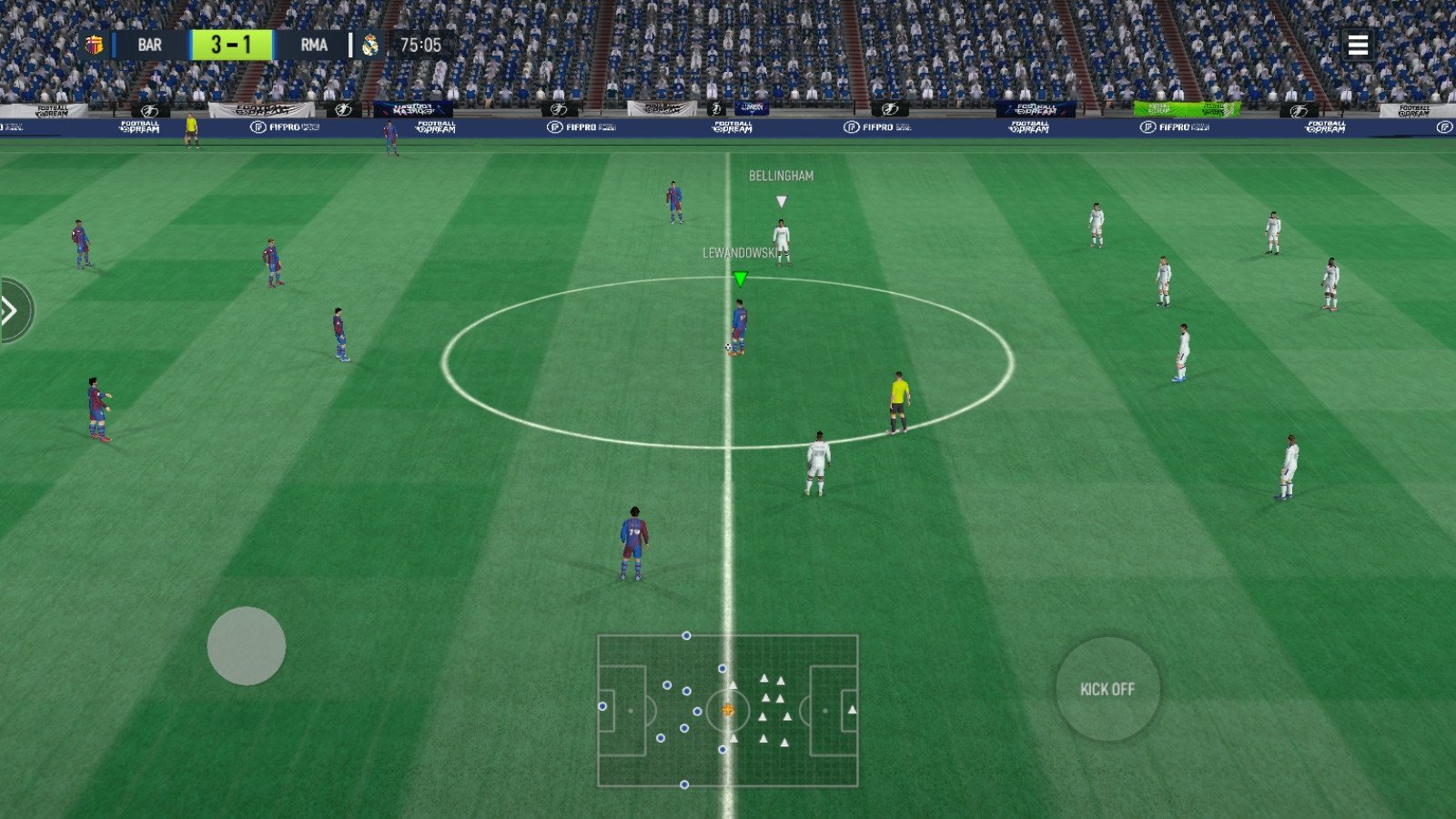1456x819 pixels.
Task: Select Bellingham via the white player marker
Action: 779,200
